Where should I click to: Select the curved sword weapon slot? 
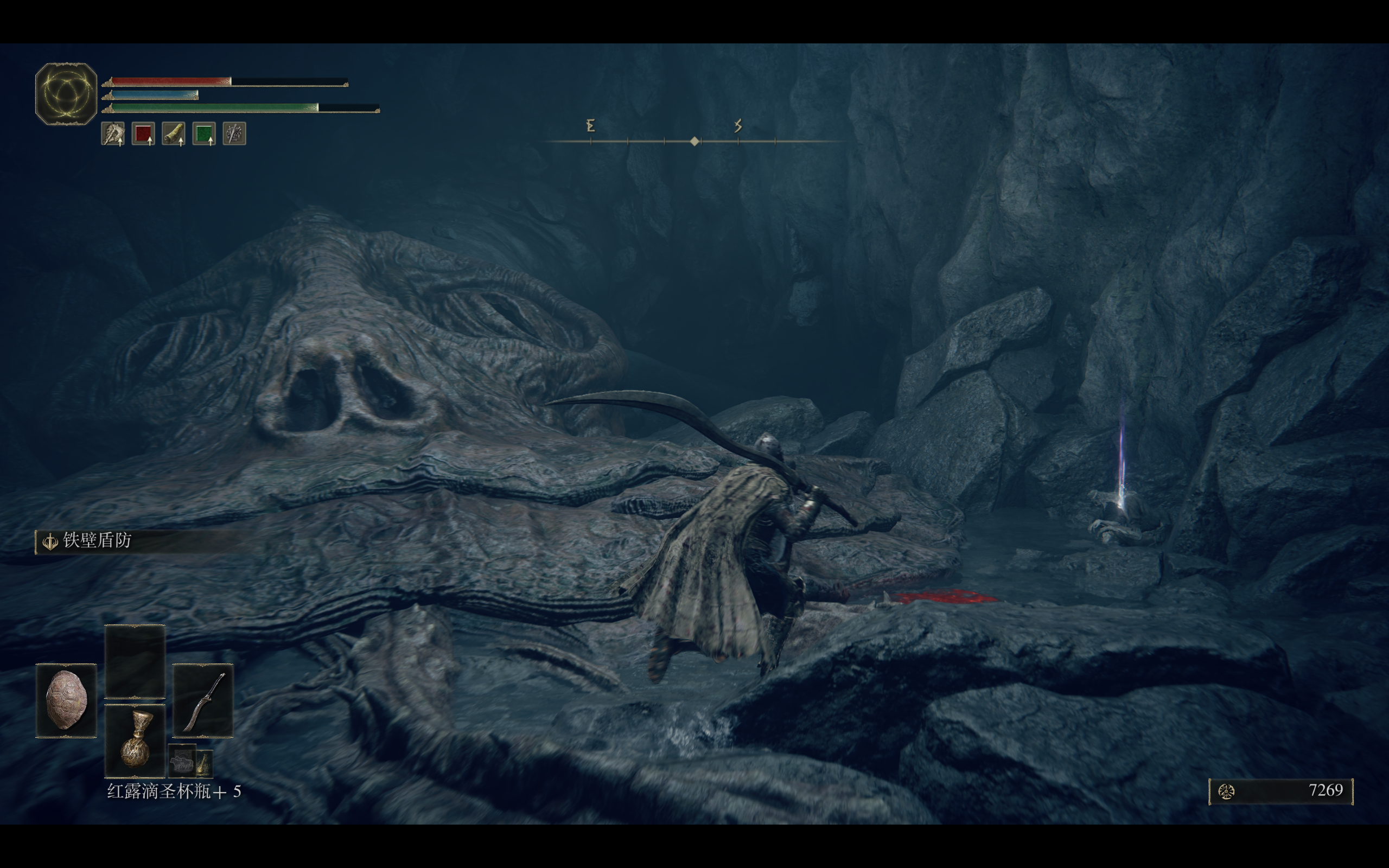point(202,700)
